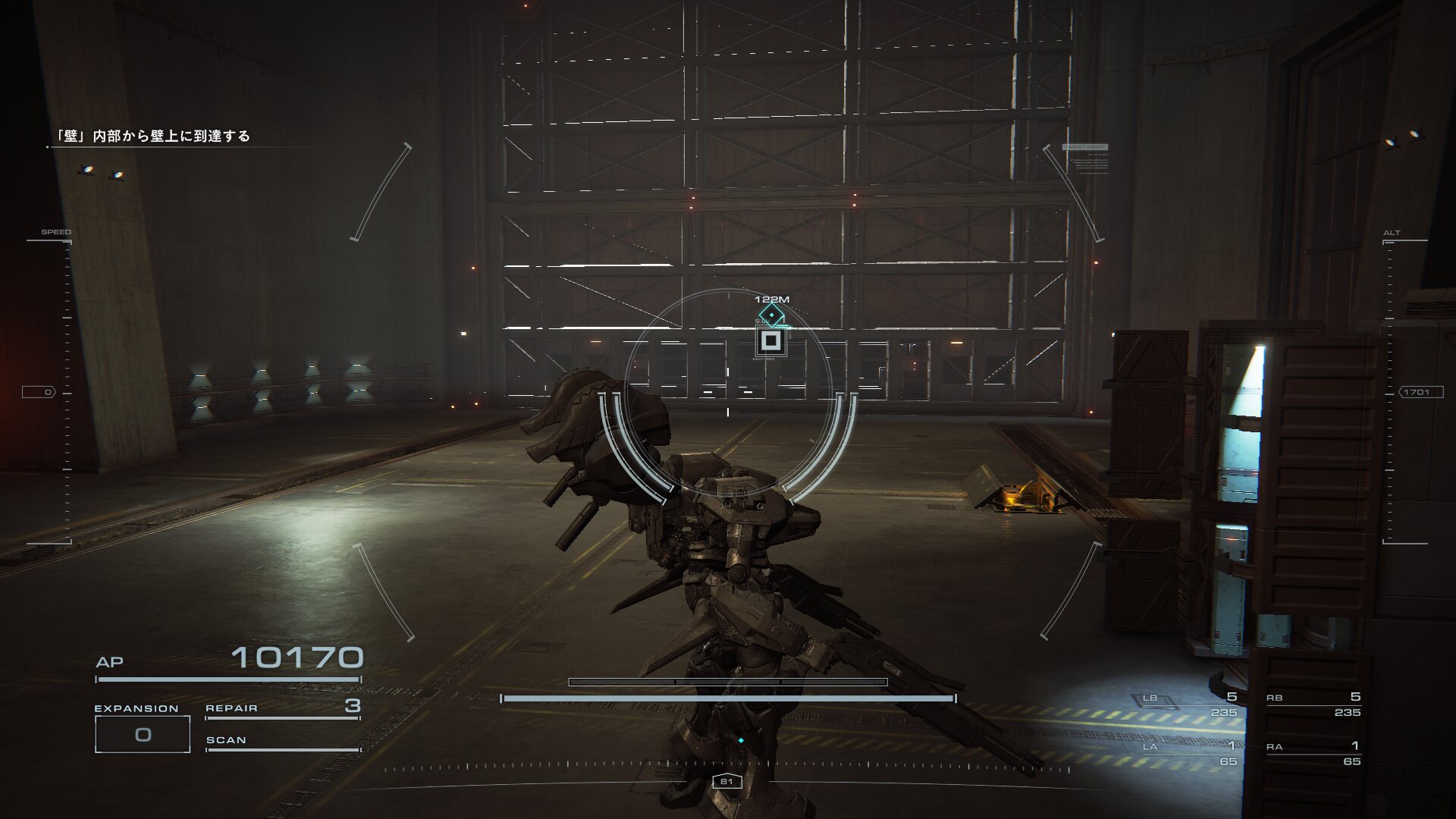The height and width of the screenshot is (819, 1456).
Task: Click the cyan diamond waypoint marker
Action: click(771, 315)
